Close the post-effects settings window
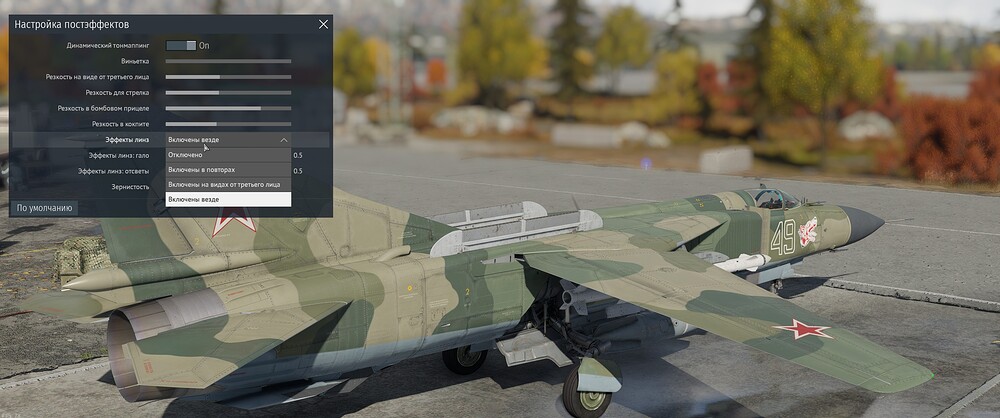The width and height of the screenshot is (1000, 418). (x=322, y=24)
